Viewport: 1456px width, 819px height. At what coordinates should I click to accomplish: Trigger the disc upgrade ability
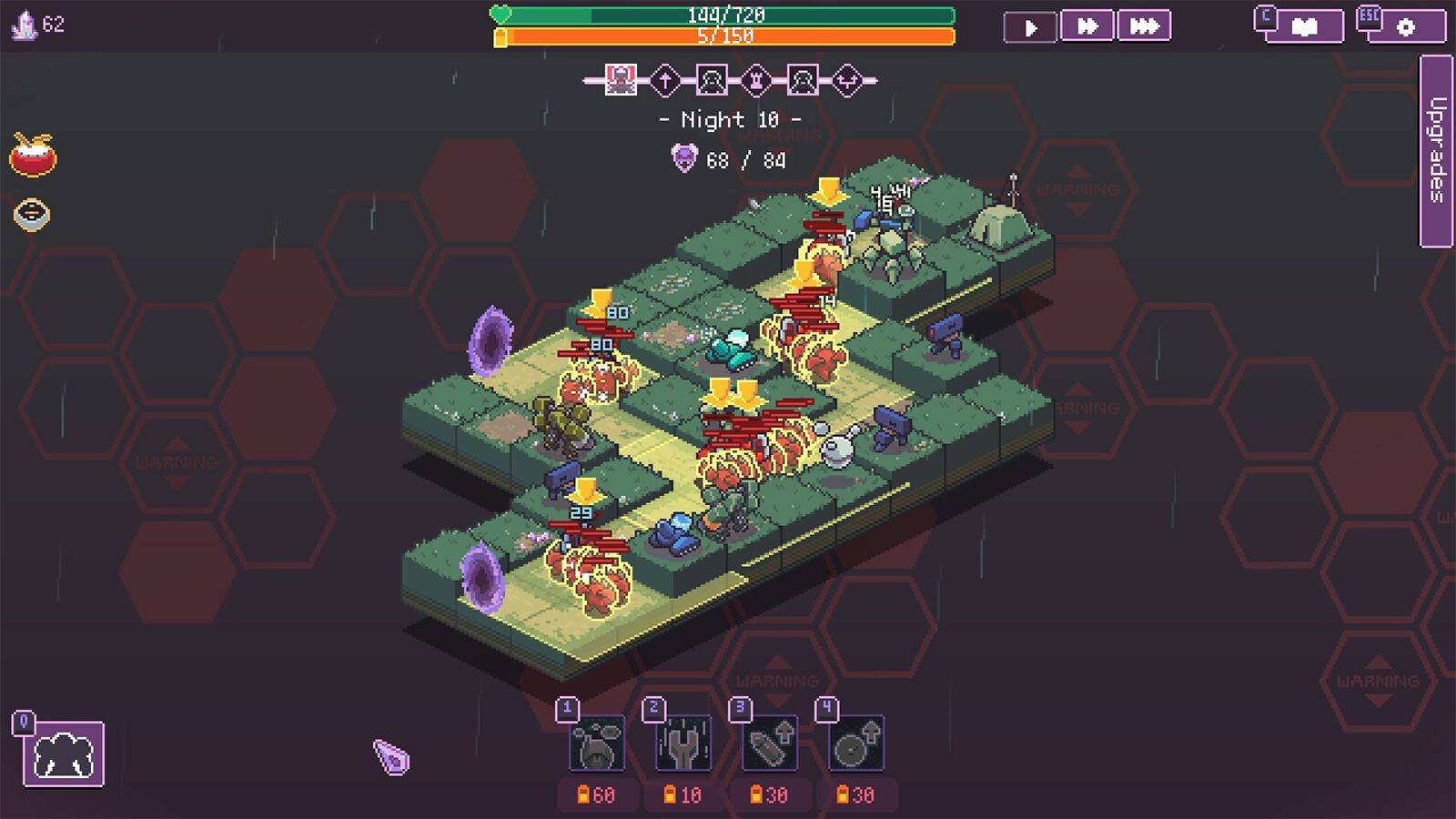click(856, 744)
